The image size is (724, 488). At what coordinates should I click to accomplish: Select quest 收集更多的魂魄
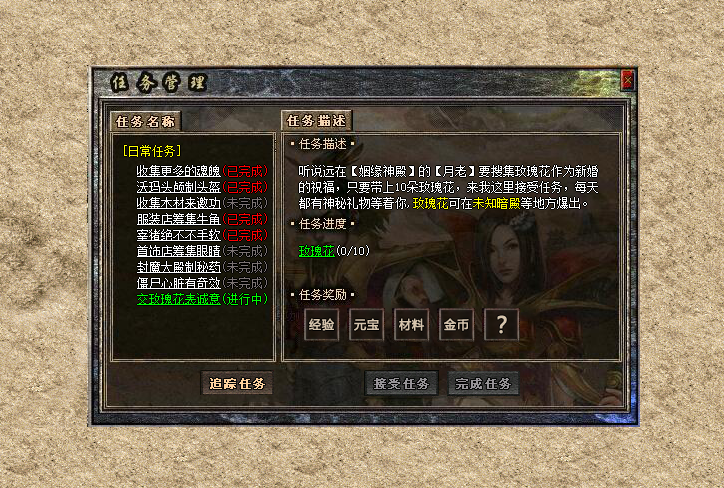(x=178, y=171)
